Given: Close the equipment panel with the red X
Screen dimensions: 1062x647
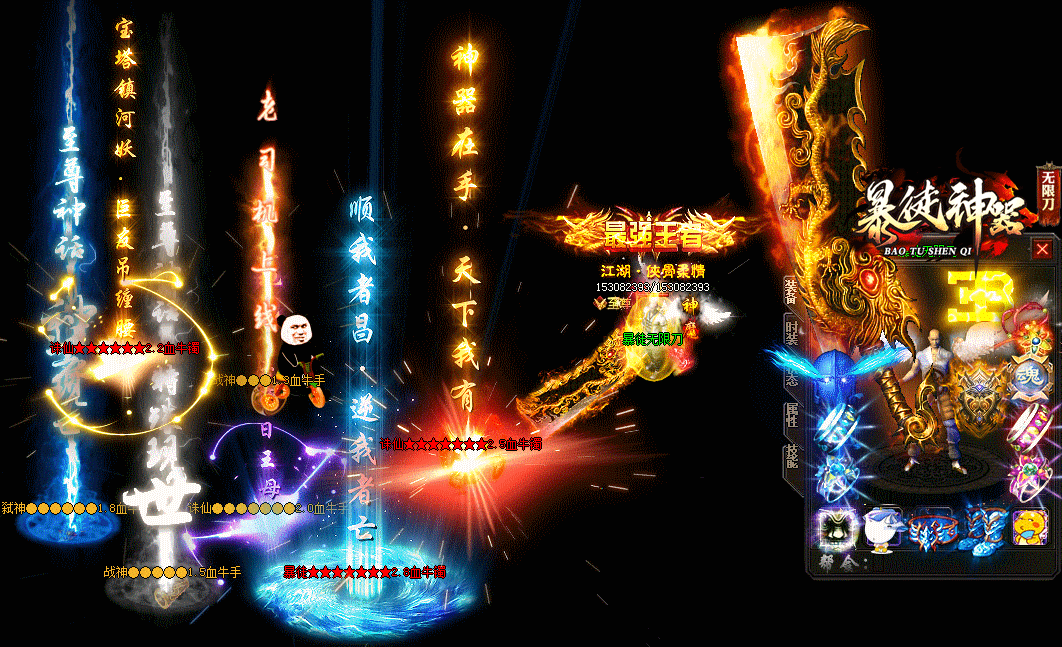Looking at the screenshot, I should click(1042, 249).
